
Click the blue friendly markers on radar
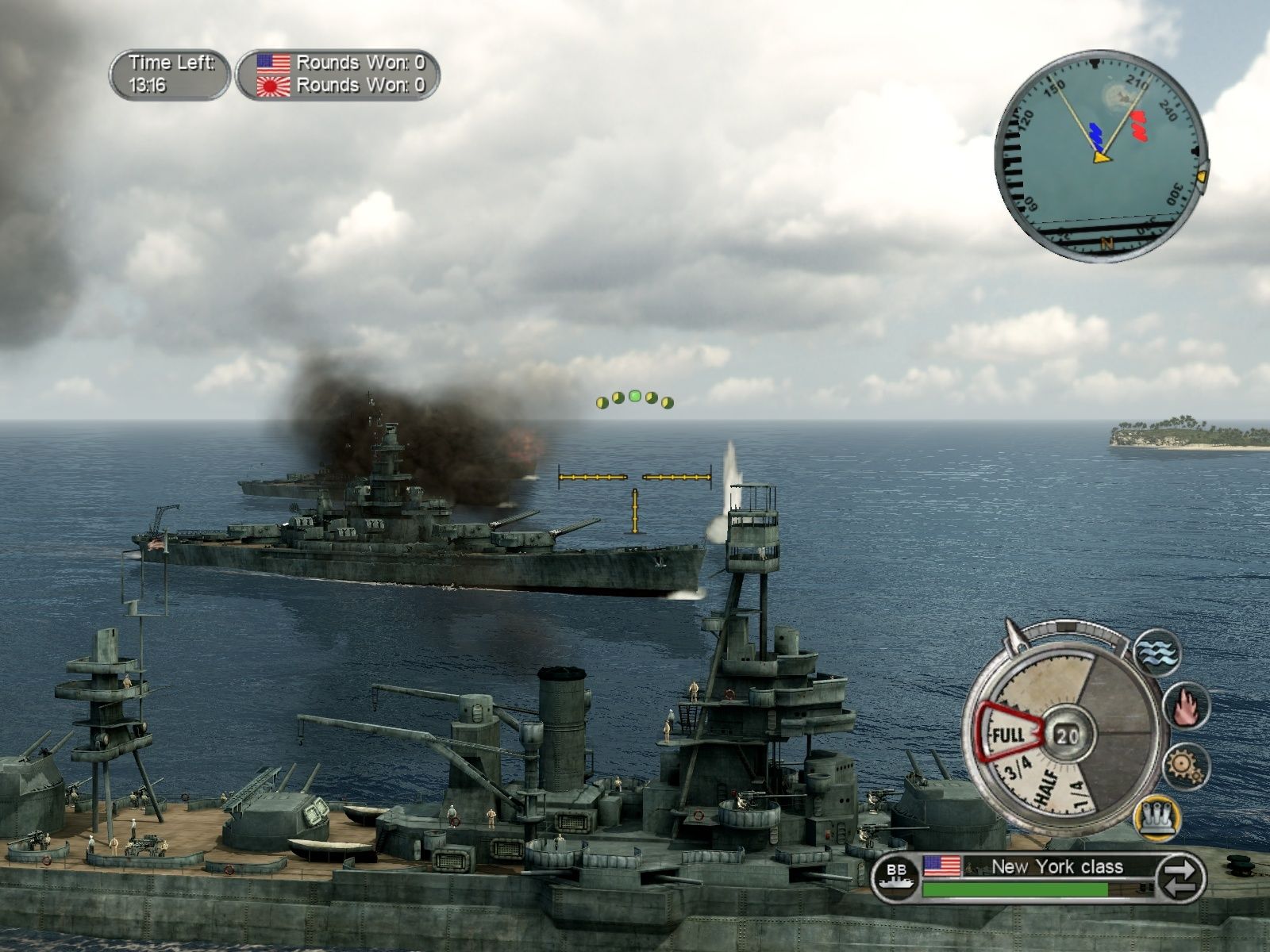coord(1097,136)
